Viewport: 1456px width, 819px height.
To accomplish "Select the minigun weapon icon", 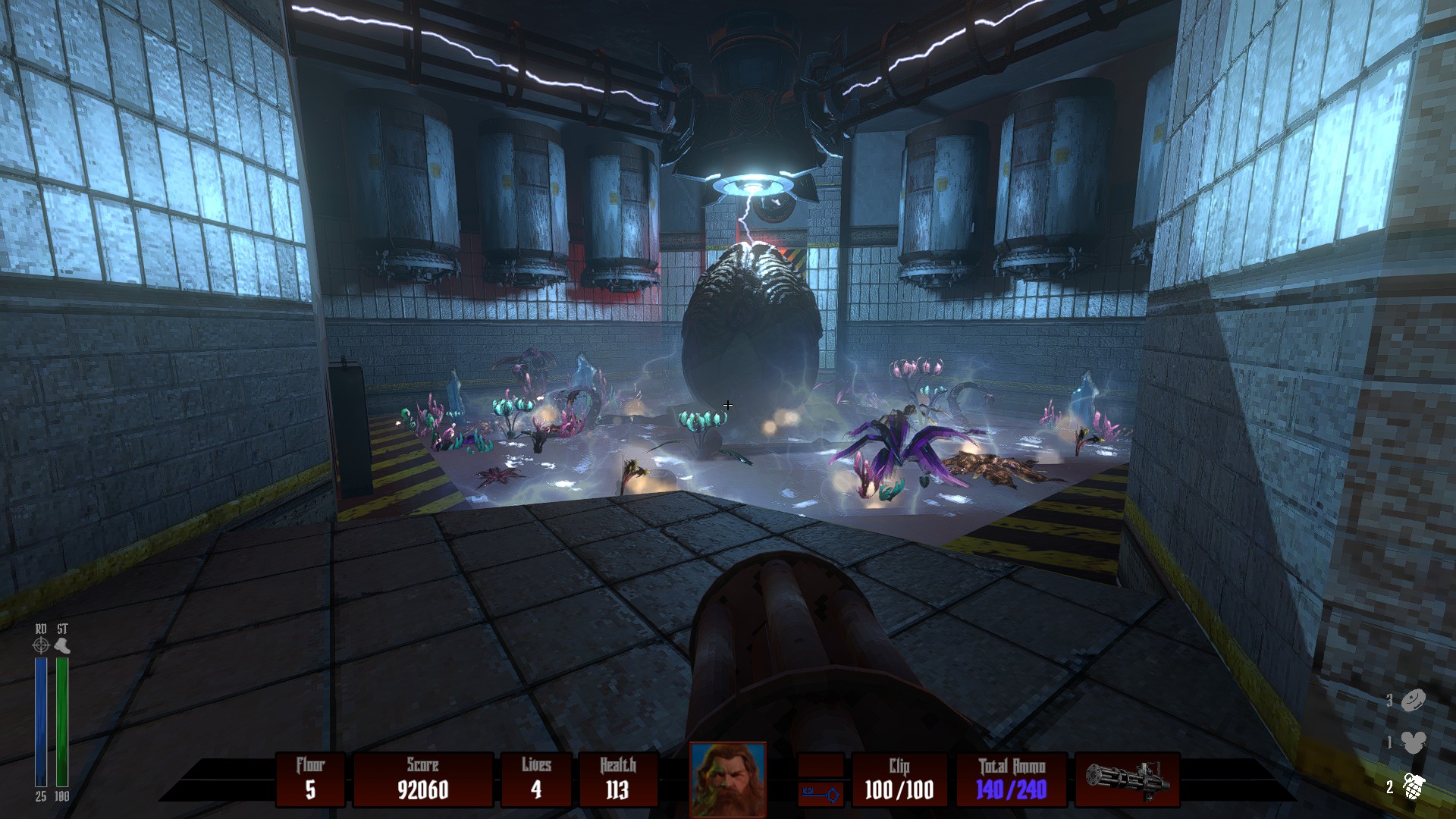I will coord(1127,780).
